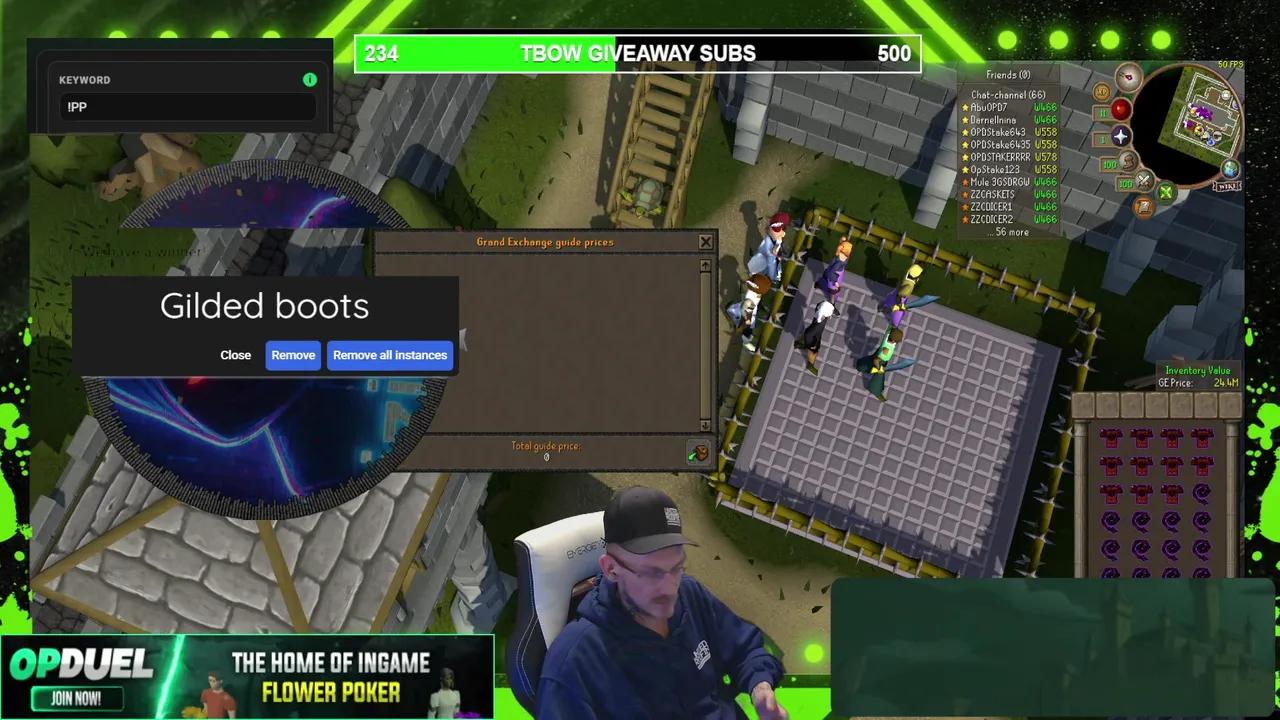Click the compass above the minimap

point(1128,77)
